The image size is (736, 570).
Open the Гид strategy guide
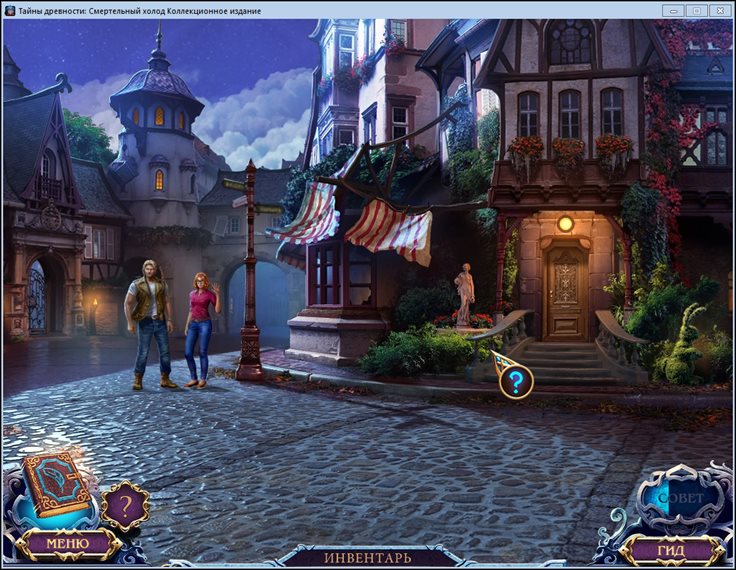671,549
